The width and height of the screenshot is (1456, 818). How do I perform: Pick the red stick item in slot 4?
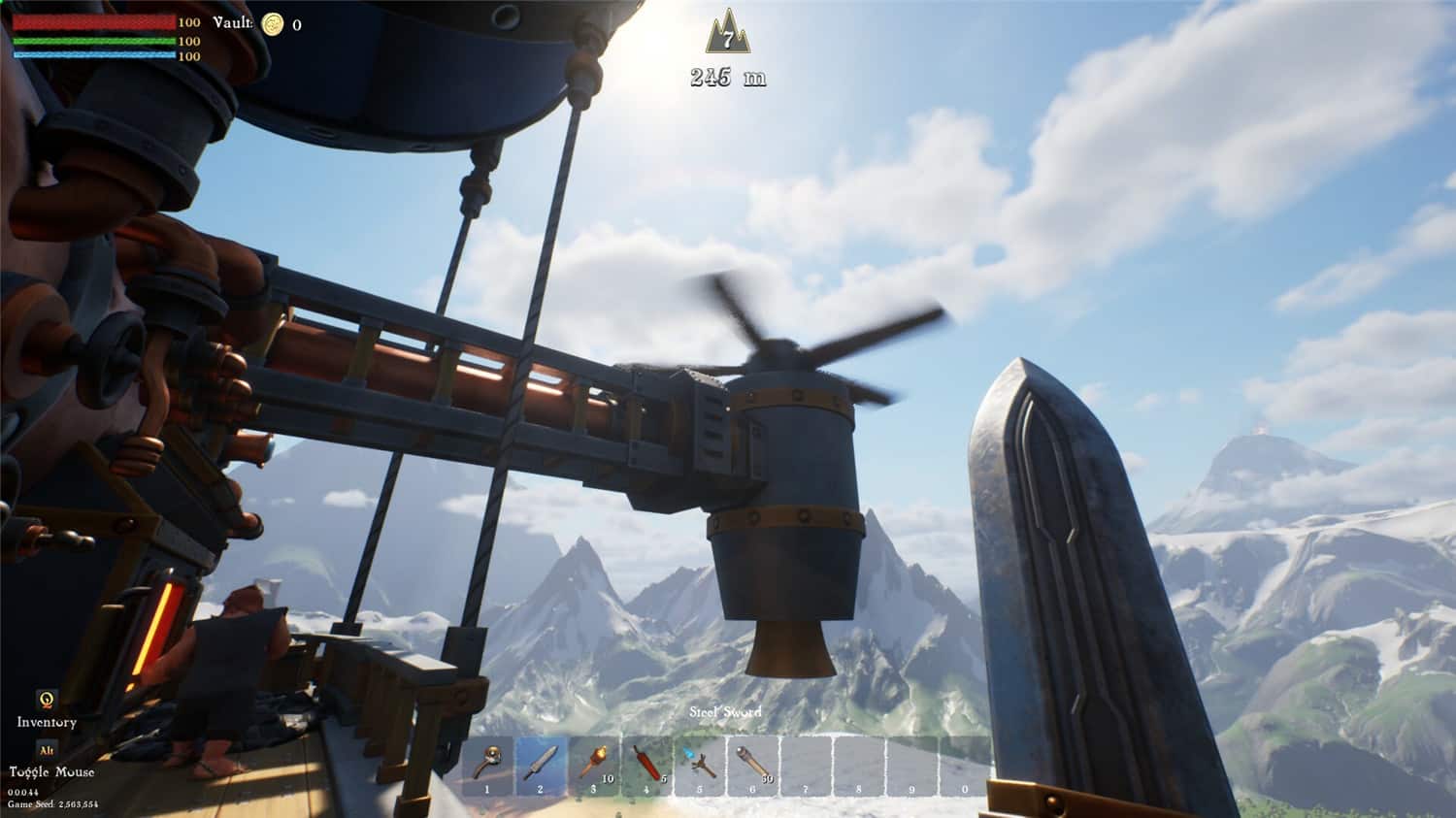646,765
